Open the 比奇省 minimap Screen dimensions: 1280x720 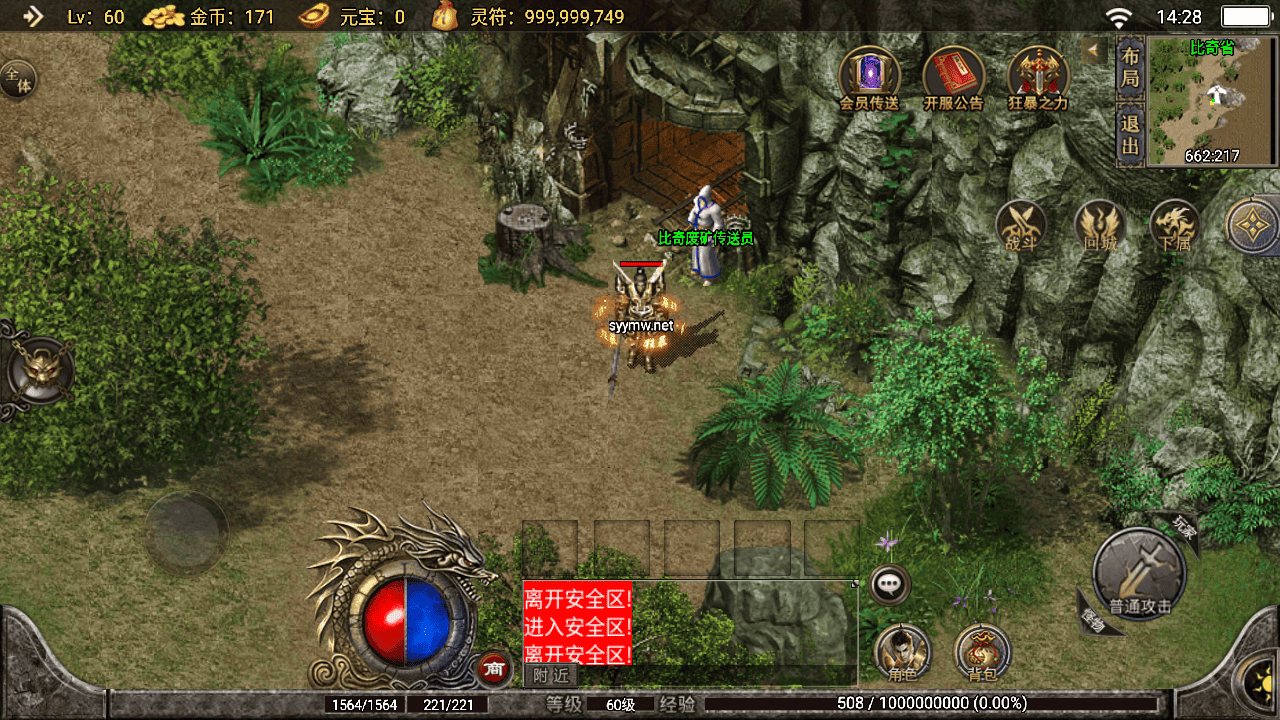pyautogui.click(x=1213, y=100)
